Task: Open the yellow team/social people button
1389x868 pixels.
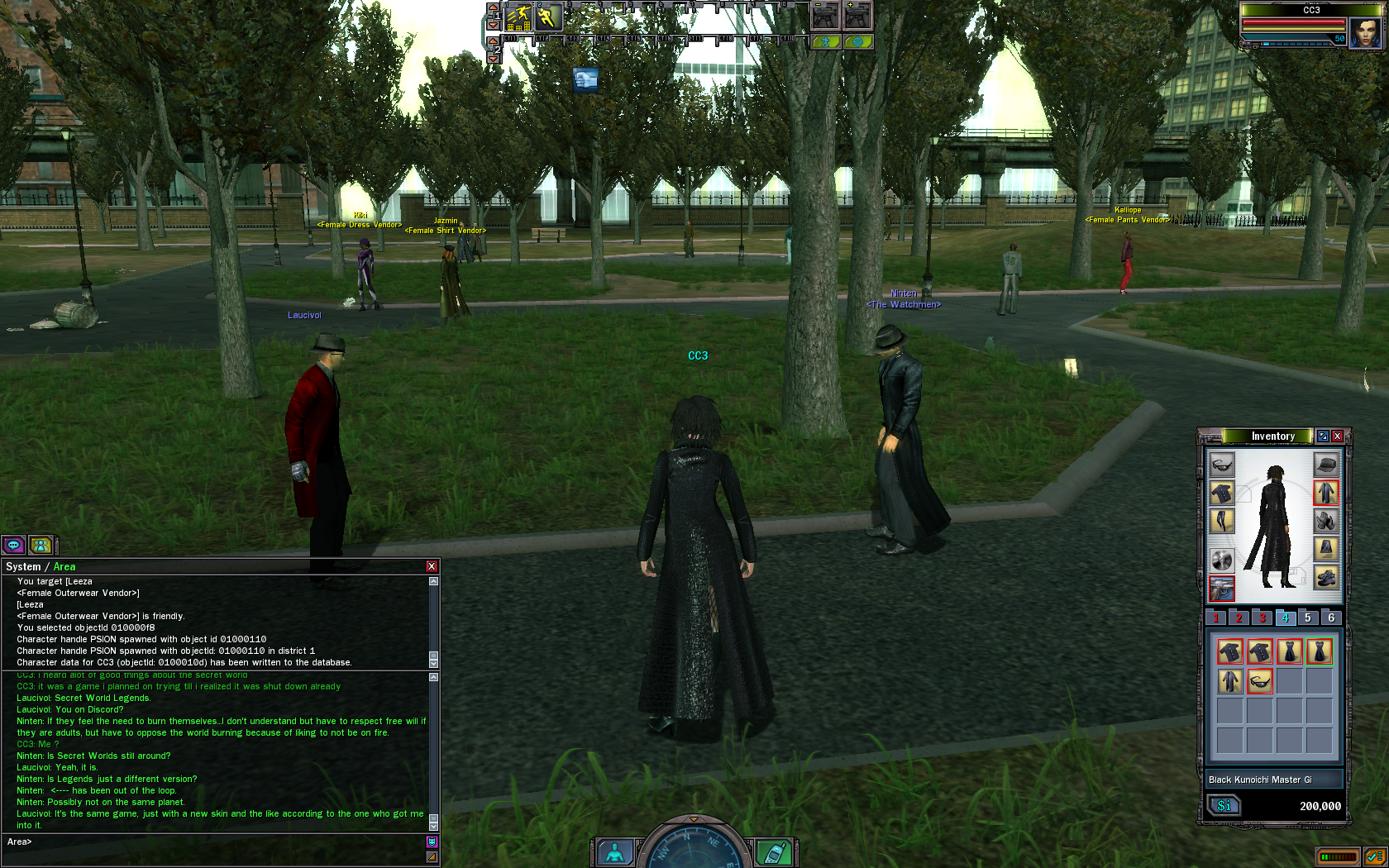Action: 41,545
